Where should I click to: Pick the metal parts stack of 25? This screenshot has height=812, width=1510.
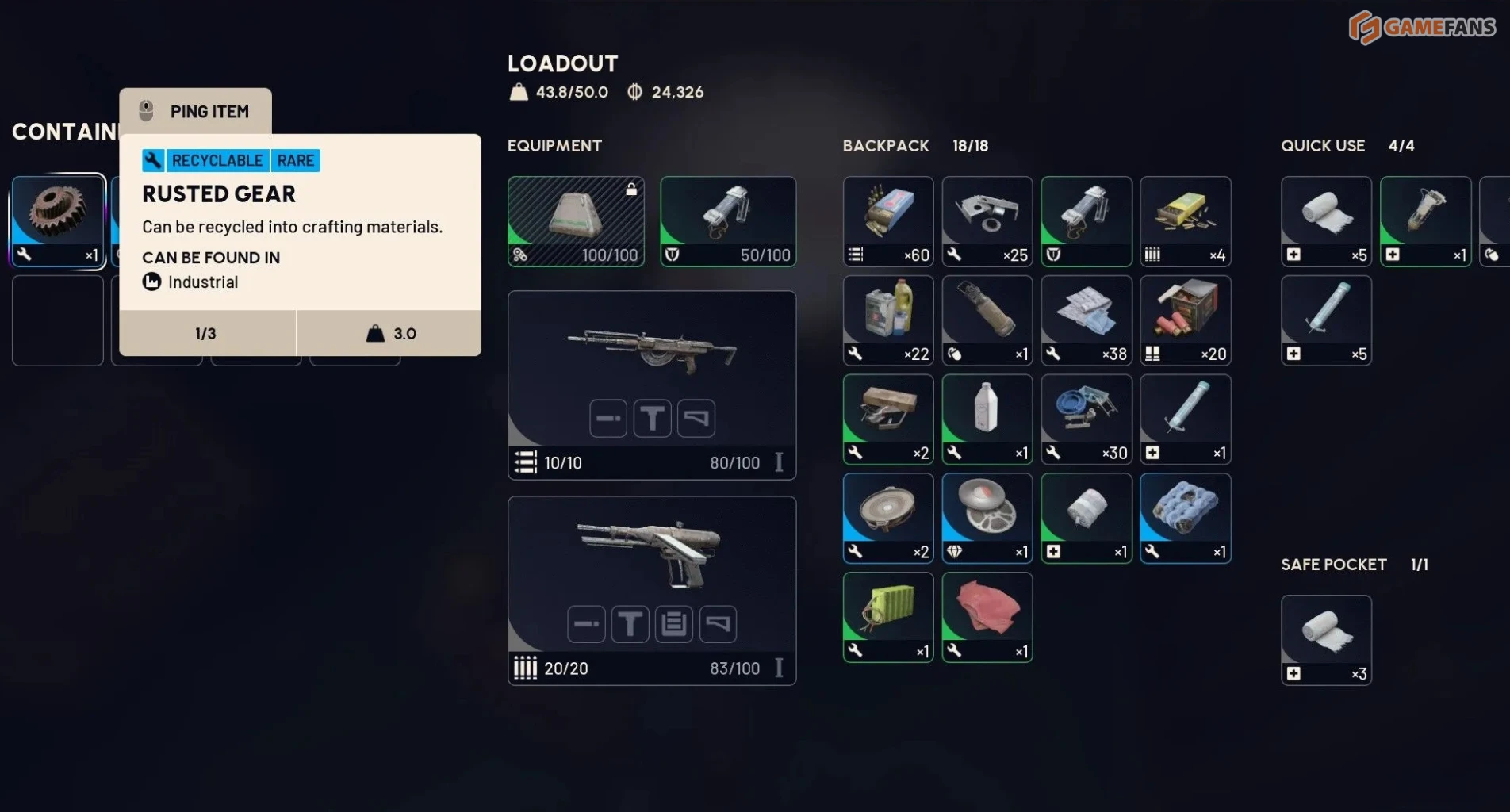pos(987,221)
